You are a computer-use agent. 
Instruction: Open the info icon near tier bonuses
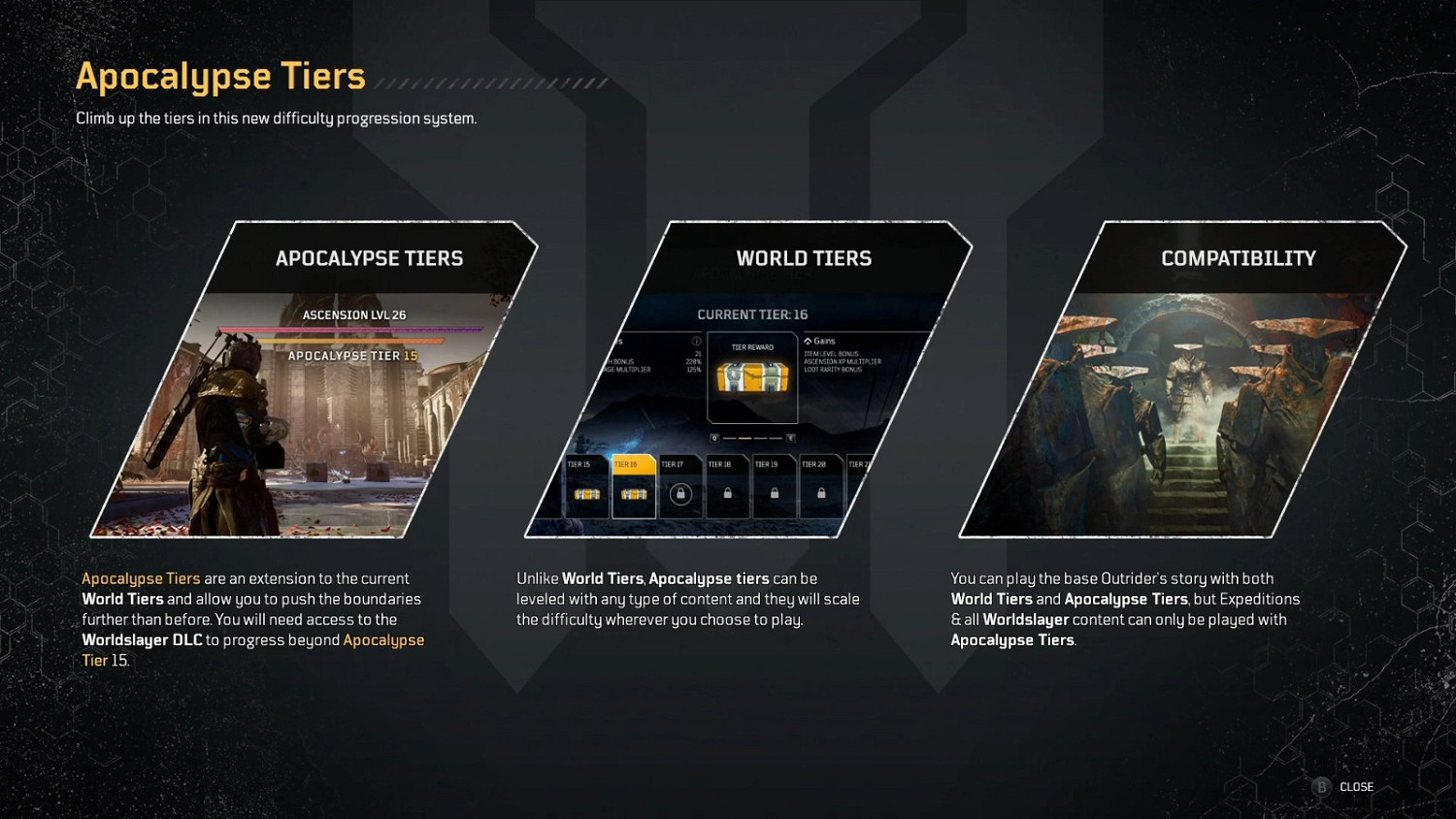(697, 341)
